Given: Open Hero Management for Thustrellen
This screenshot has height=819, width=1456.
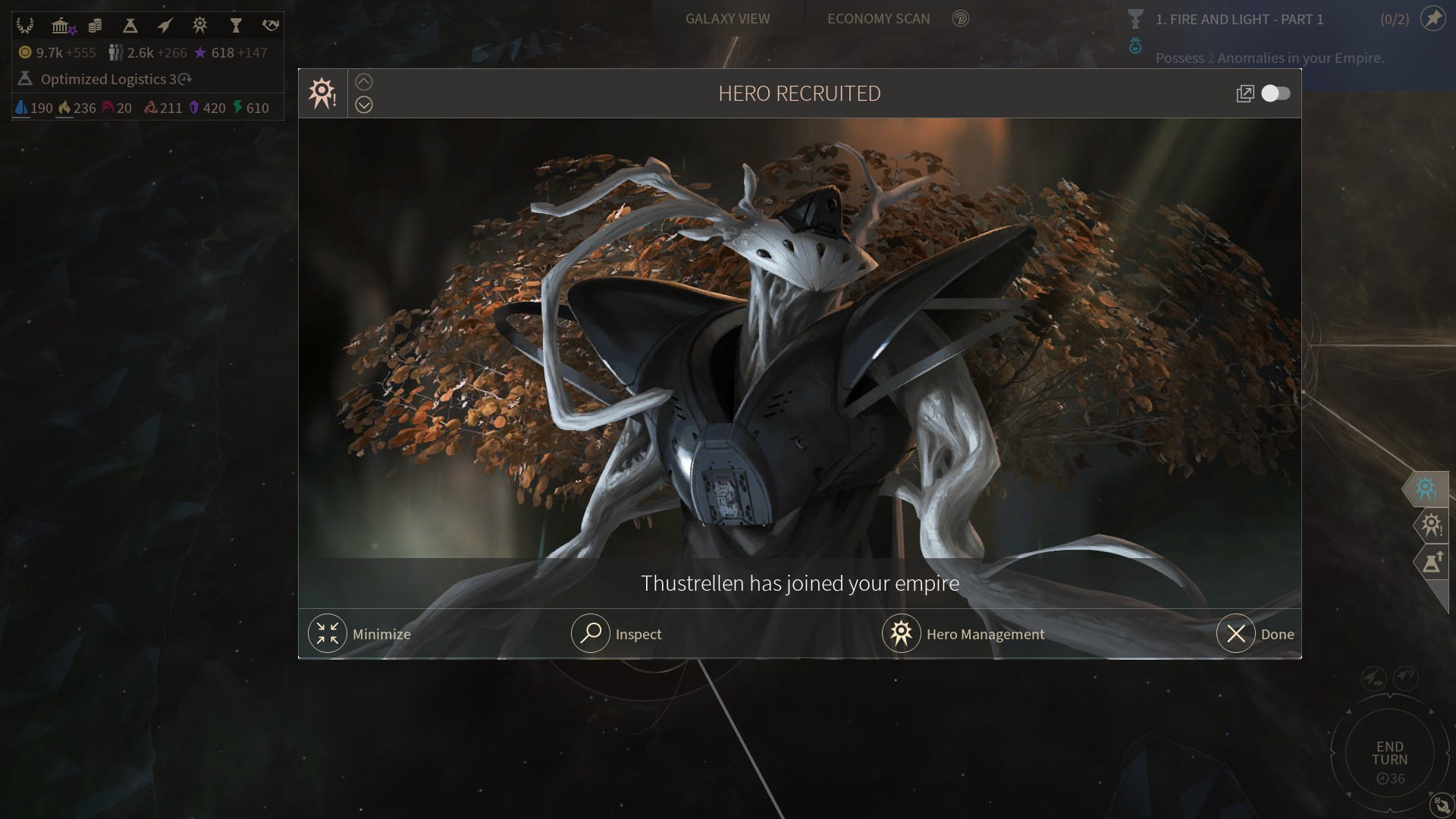Looking at the screenshot, I should (x=964, y=634).
